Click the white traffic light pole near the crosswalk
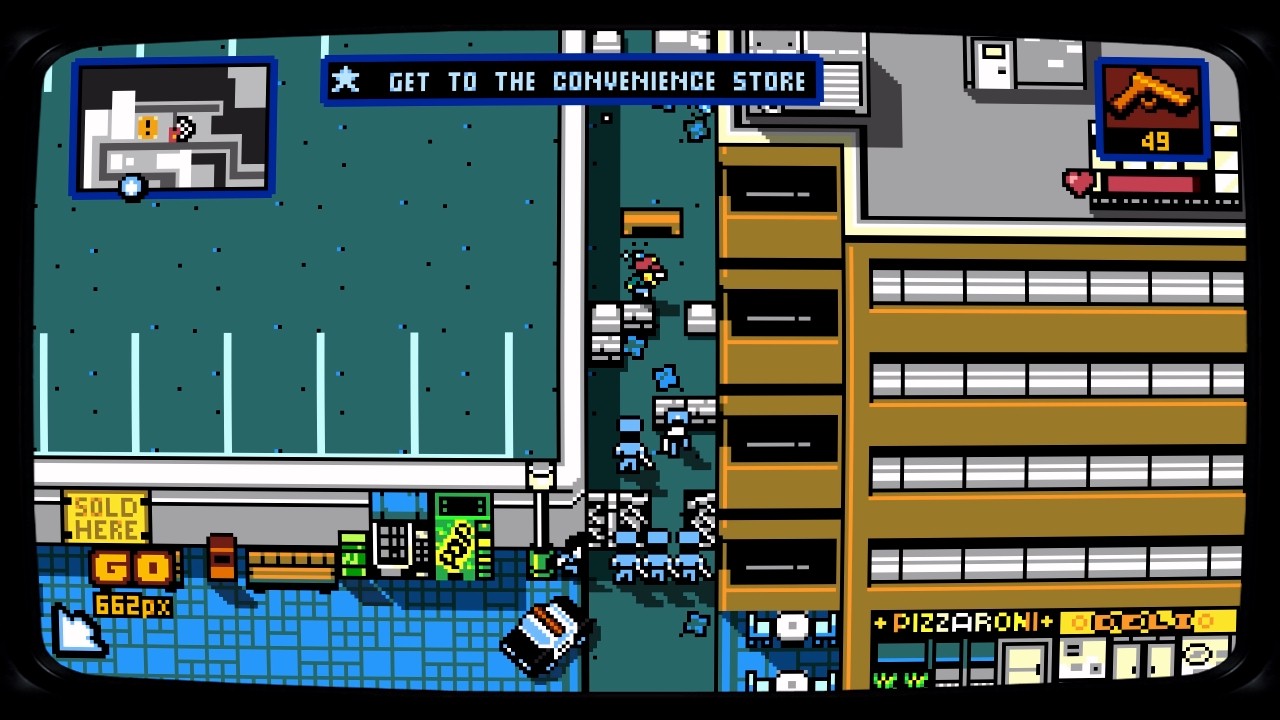1280x720 pixels. click(540, 490)
